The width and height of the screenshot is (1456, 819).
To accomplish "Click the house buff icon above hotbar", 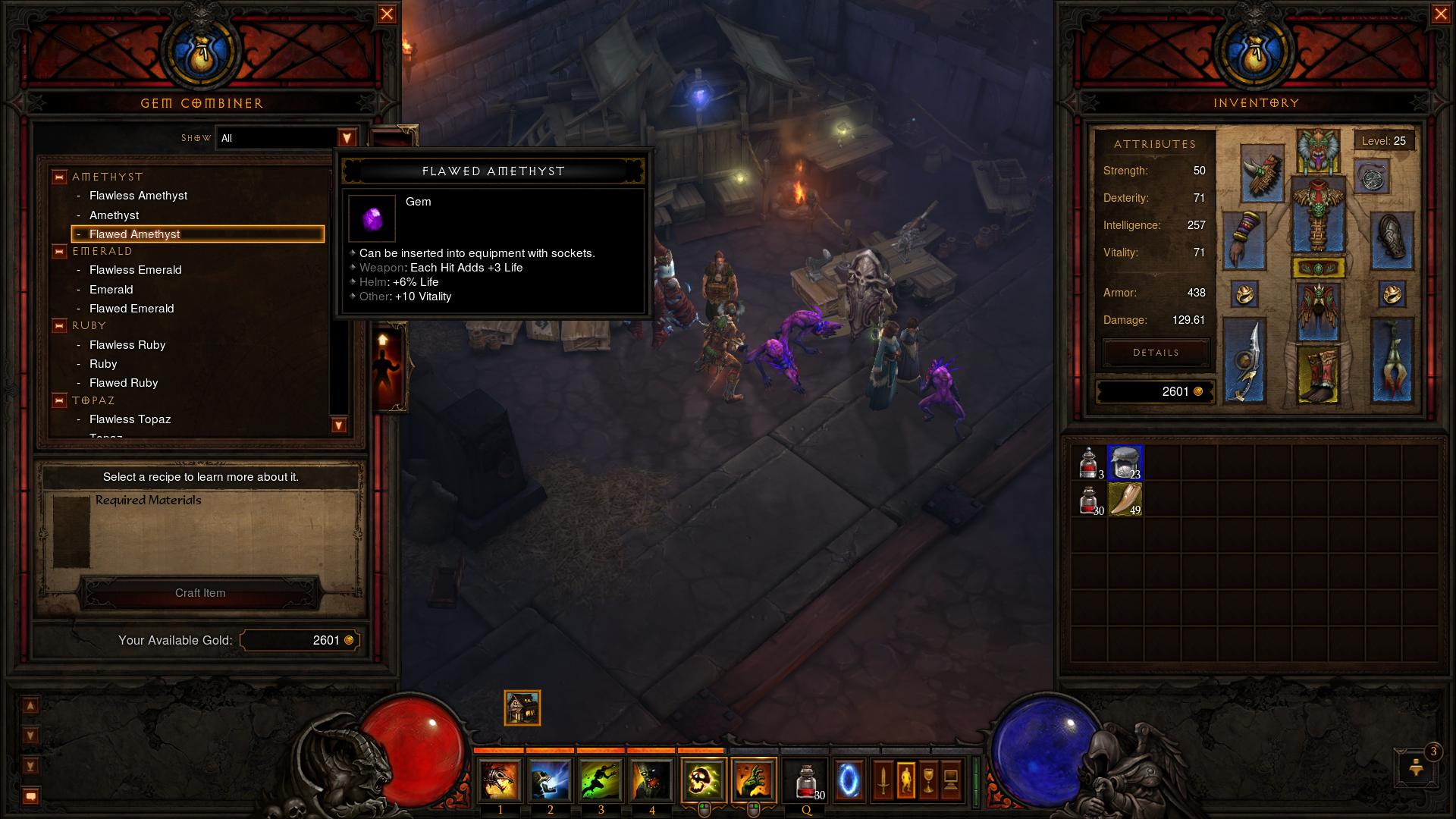I will 522,708.
